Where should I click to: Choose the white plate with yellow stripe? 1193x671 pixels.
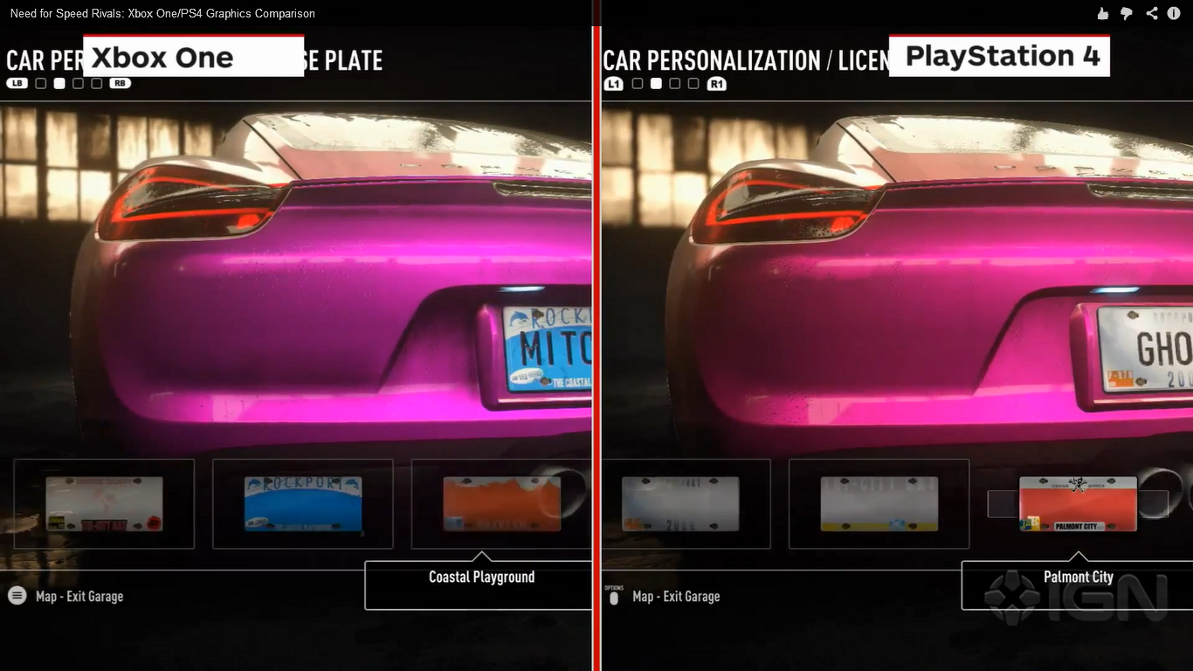click(x=879, y=503)
